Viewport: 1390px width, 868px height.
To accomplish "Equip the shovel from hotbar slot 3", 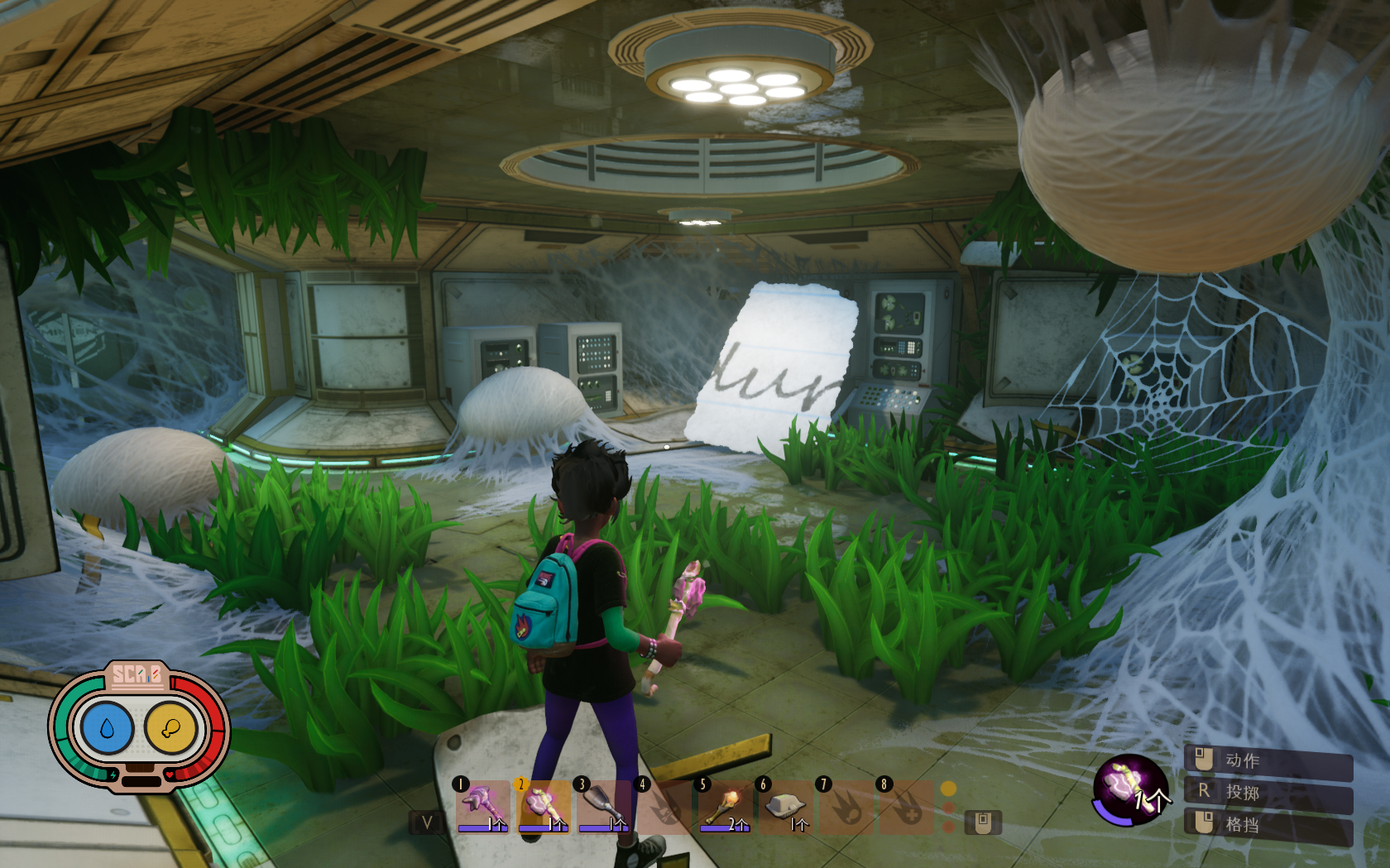I will [604, 806].
